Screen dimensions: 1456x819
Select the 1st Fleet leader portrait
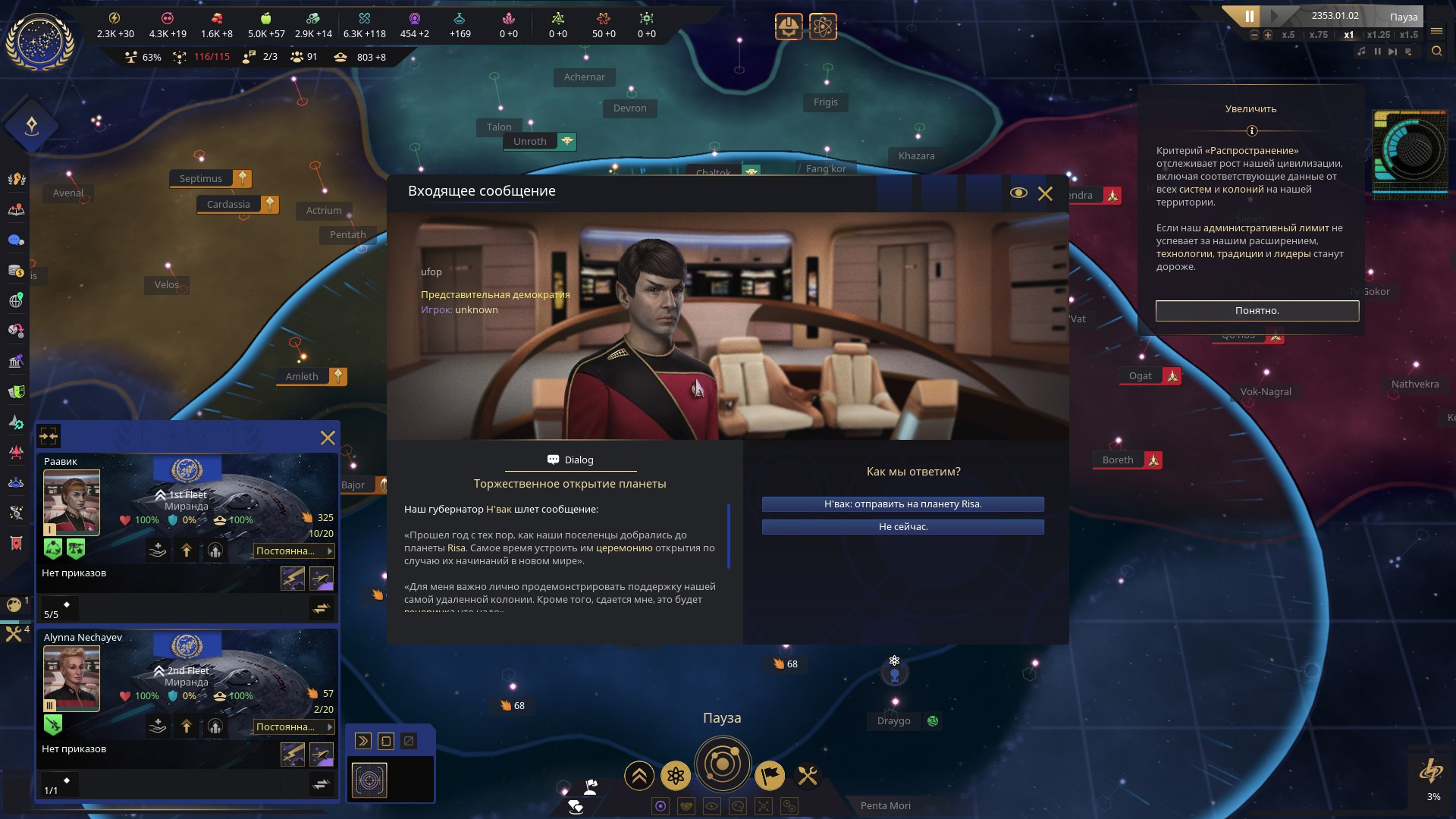tap(71, 502)
